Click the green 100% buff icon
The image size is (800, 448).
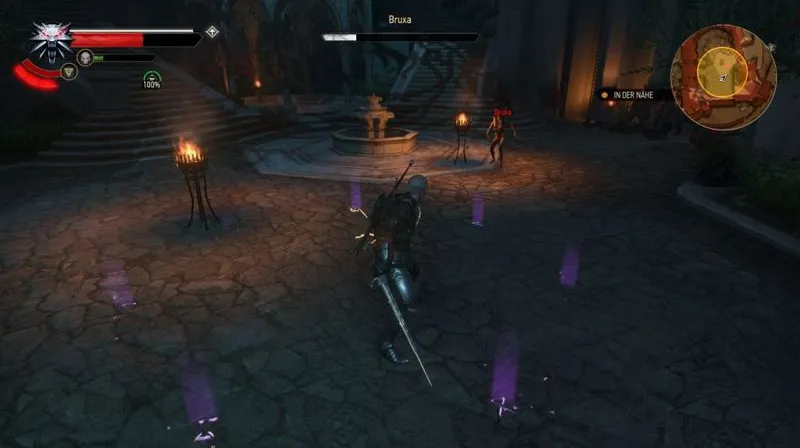tap(151, 79)
